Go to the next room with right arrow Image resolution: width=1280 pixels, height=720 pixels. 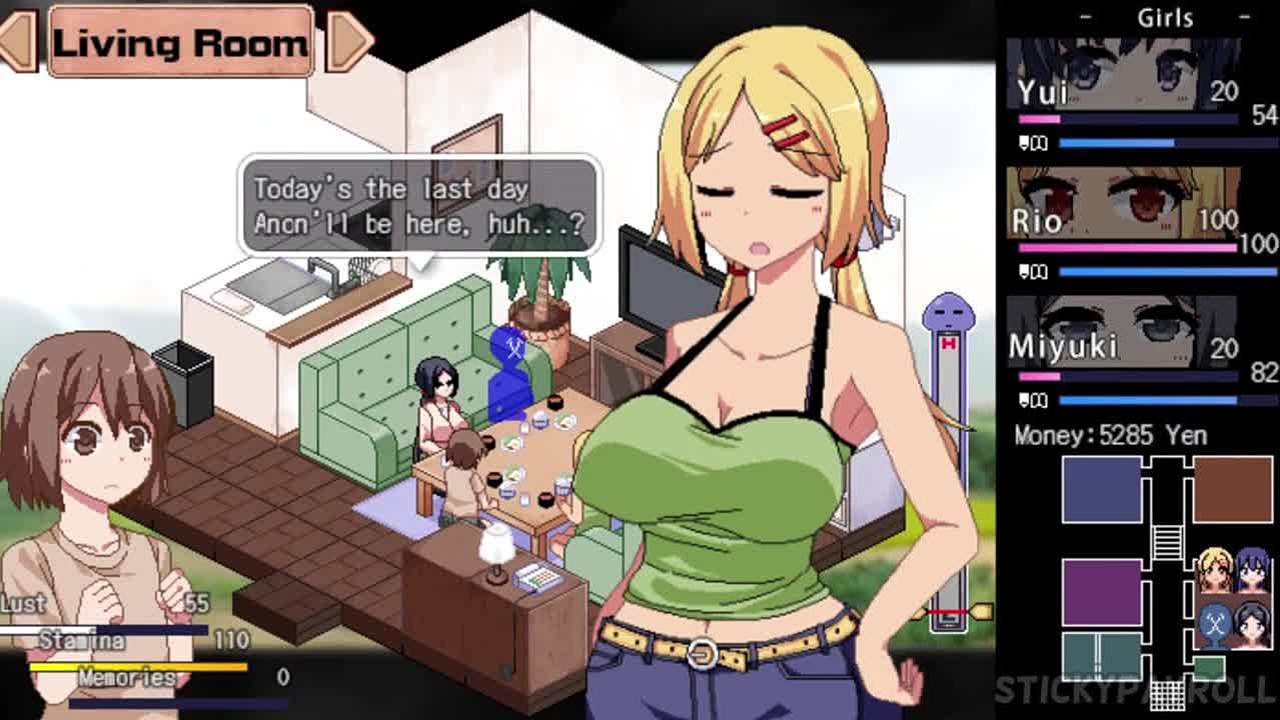348,42
